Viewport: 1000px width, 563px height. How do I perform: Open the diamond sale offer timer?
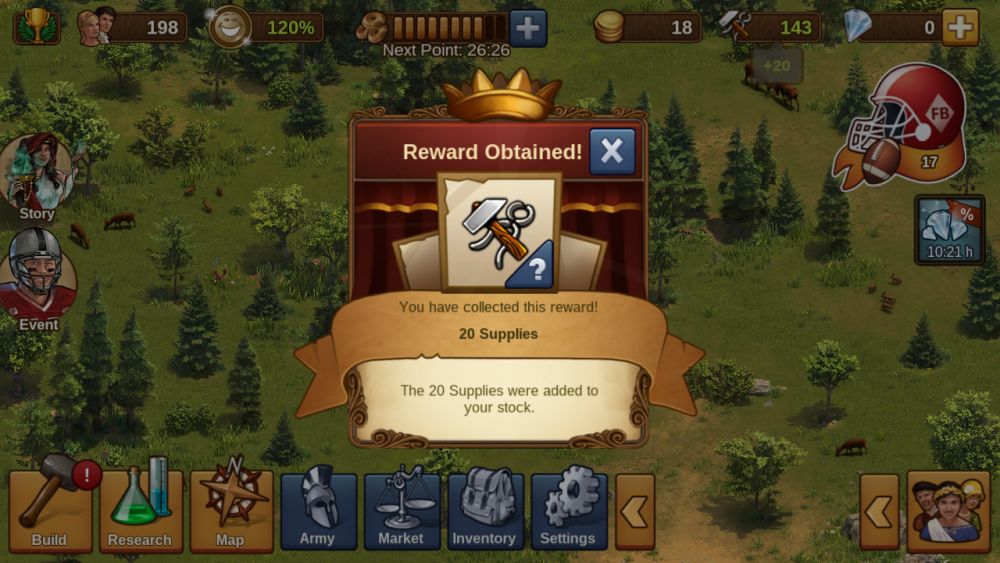click(x=949, y=229)
